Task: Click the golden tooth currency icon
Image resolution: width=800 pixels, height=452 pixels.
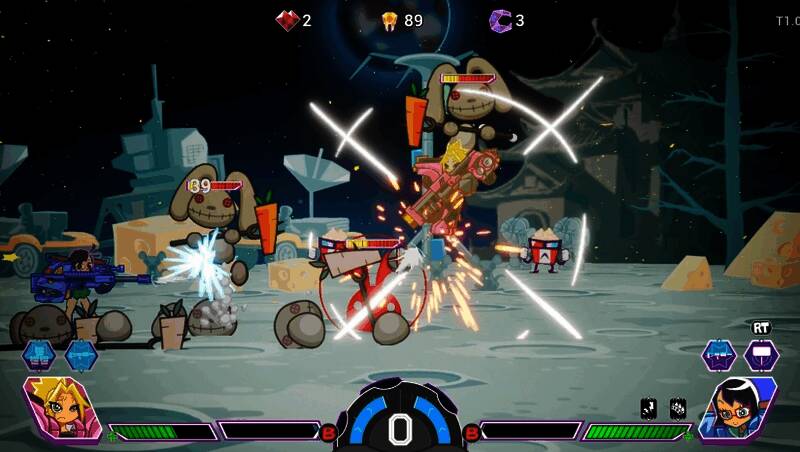Action: (x=390, y=20)
